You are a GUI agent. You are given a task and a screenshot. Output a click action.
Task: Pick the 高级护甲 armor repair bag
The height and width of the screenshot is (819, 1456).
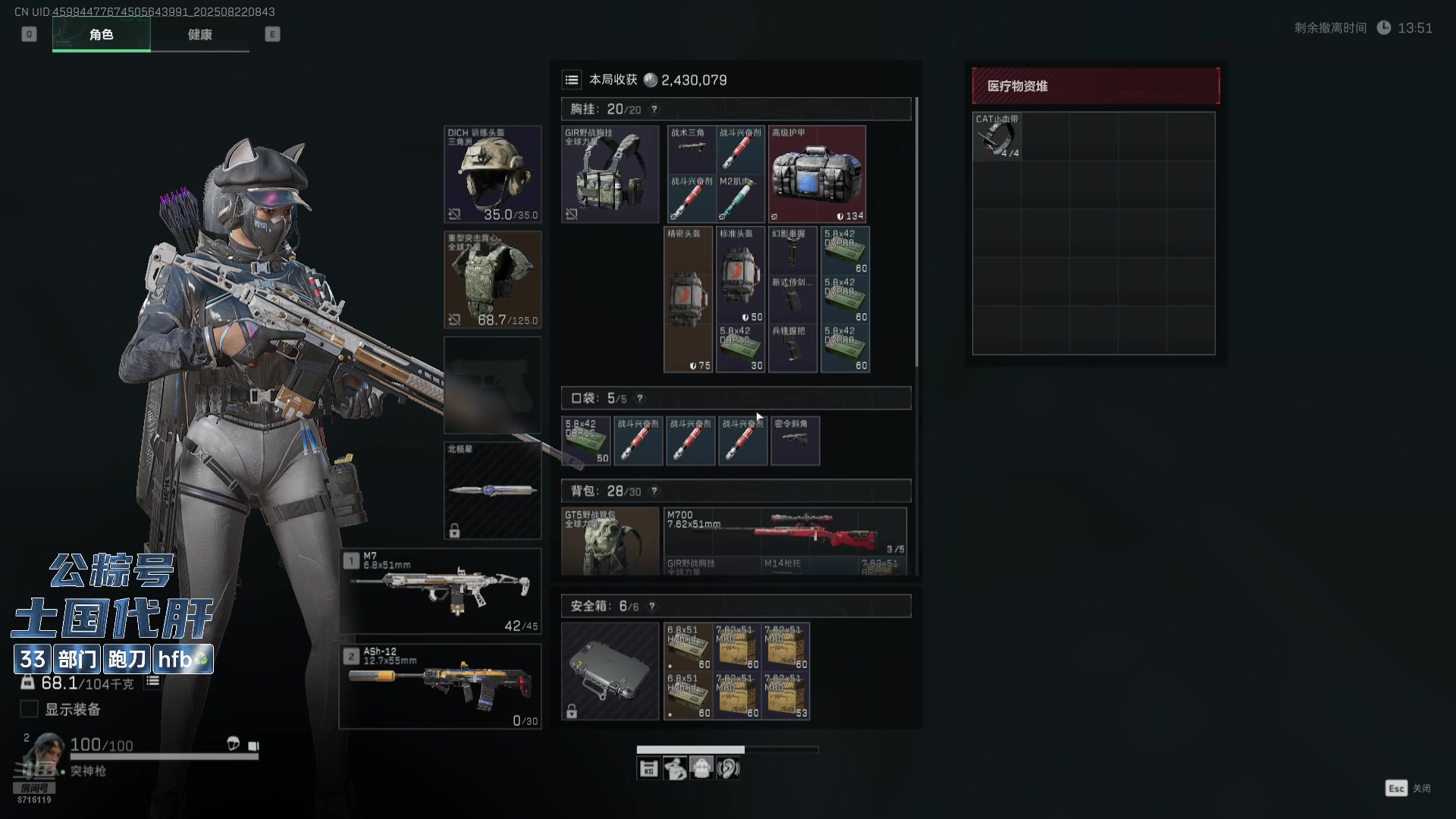[817, 174]
